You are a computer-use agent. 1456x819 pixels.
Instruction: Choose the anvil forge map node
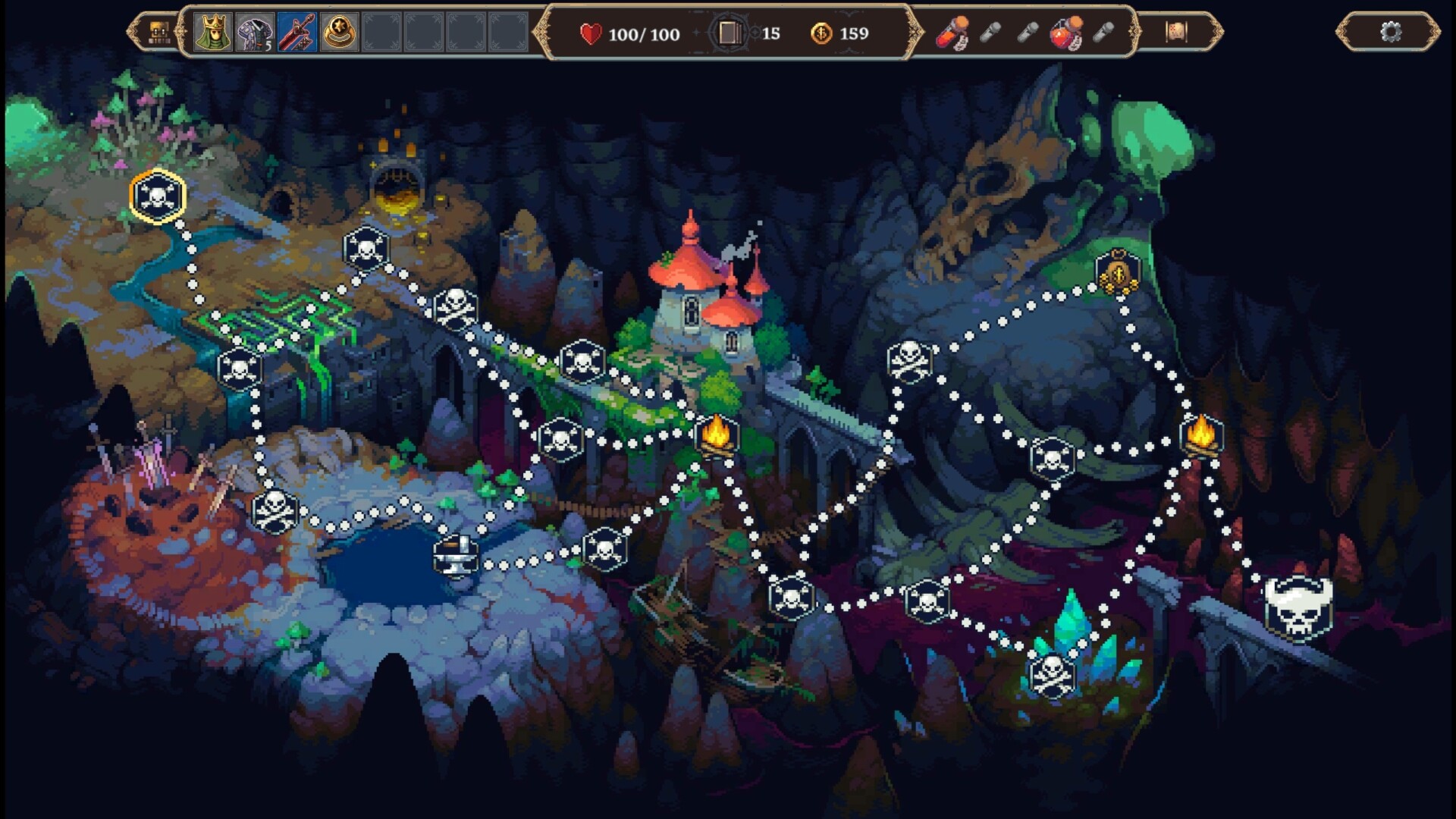tap(456, 556)
